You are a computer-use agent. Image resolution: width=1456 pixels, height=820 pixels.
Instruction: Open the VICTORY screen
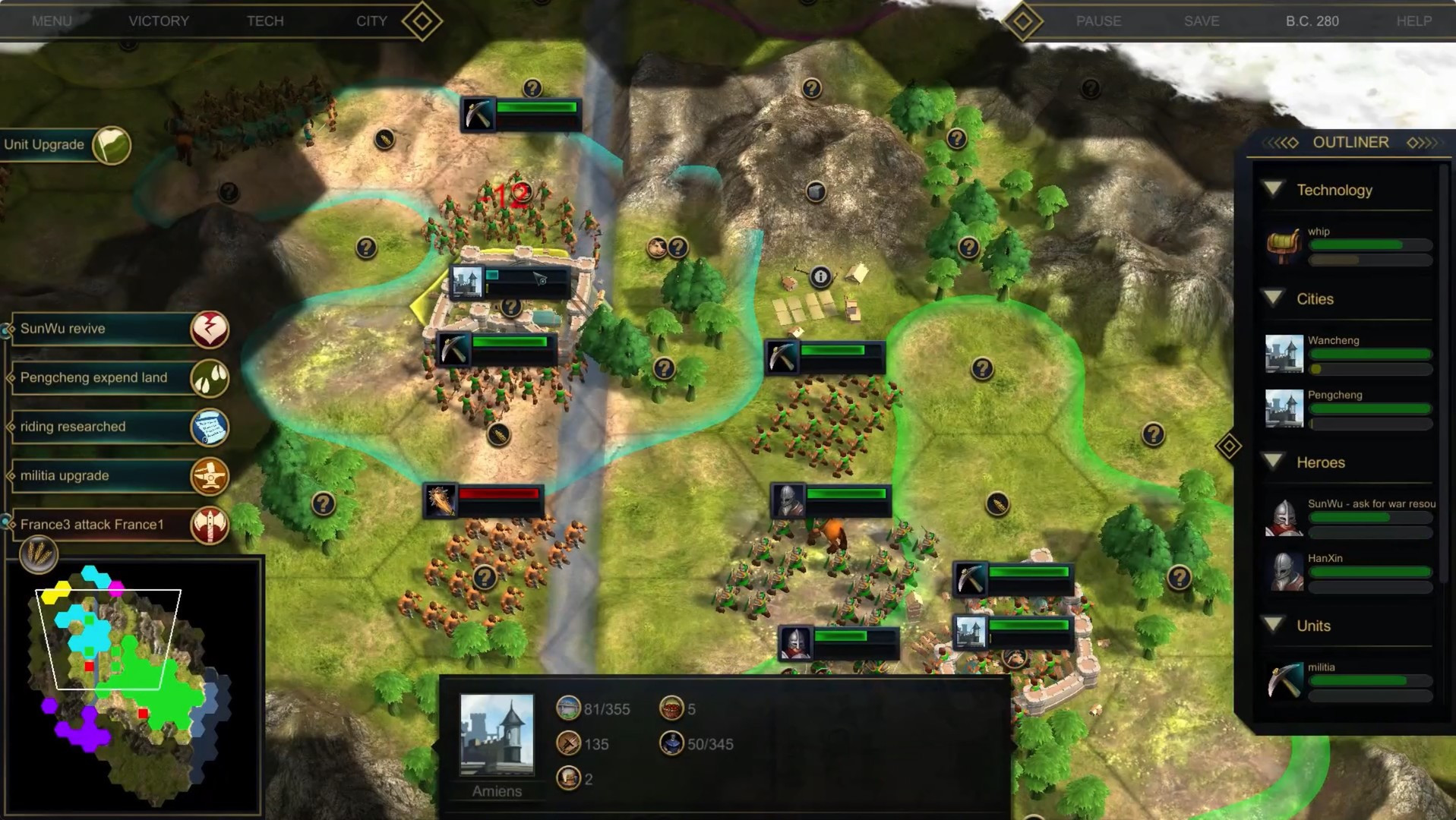click(x=159, y=21)
